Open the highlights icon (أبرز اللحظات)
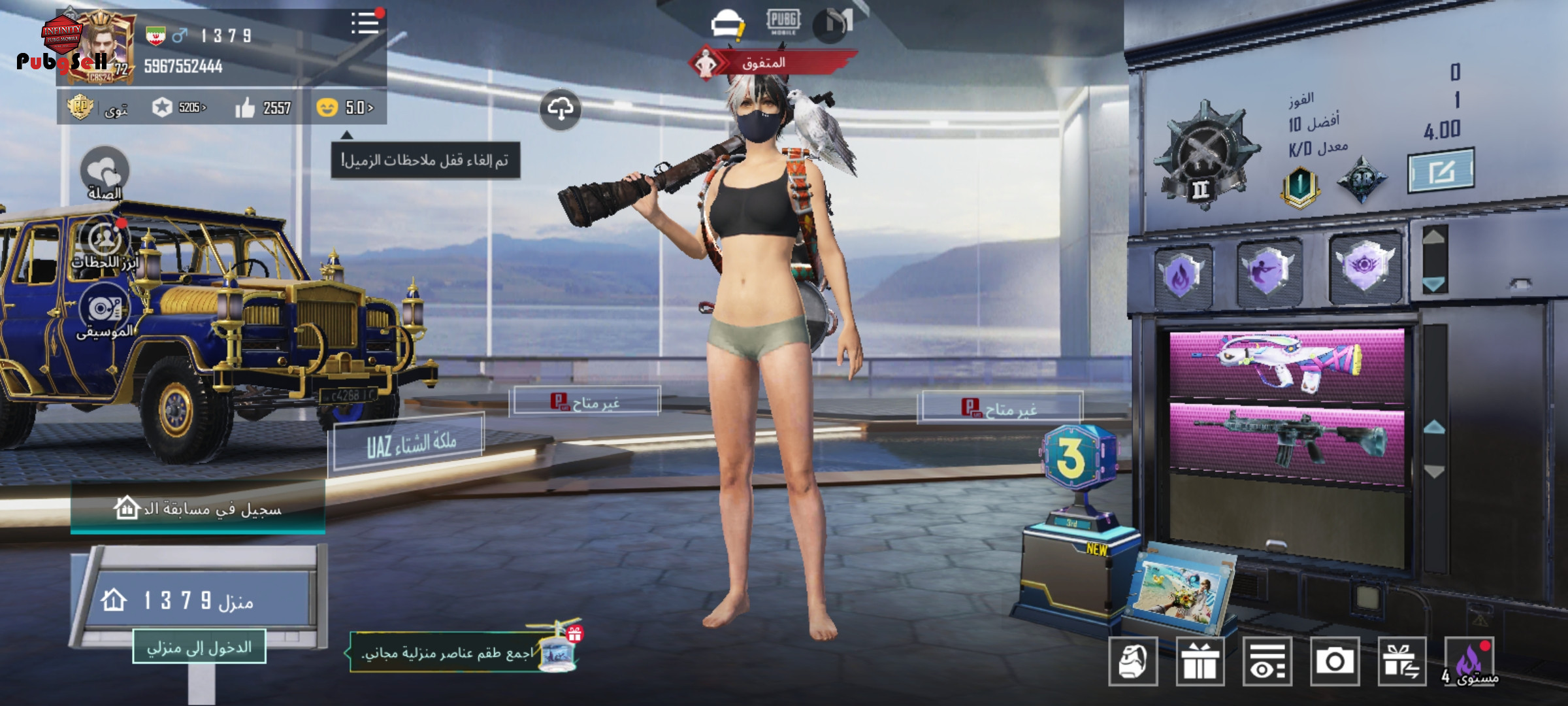This screenshot has height=706, width=1568. 105,239
